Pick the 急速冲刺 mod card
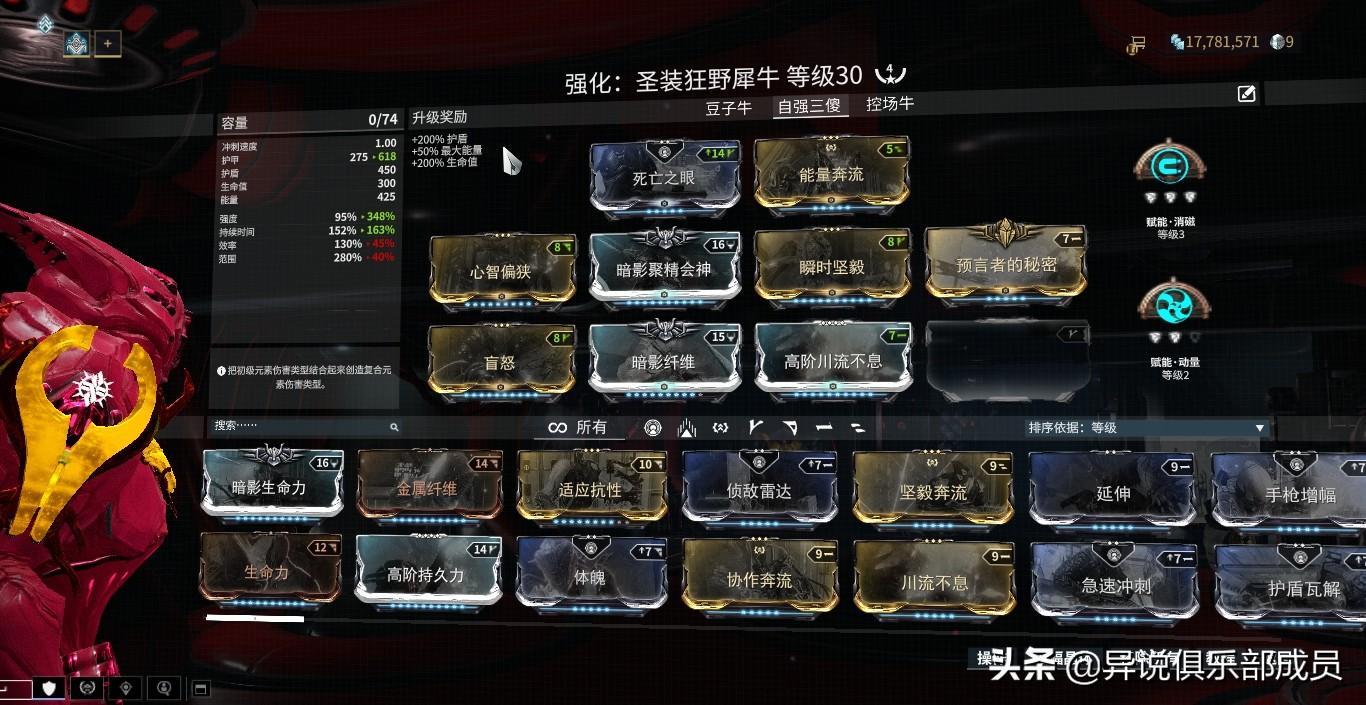This screenshot has width=1366, height=705. pos(1115,585)
